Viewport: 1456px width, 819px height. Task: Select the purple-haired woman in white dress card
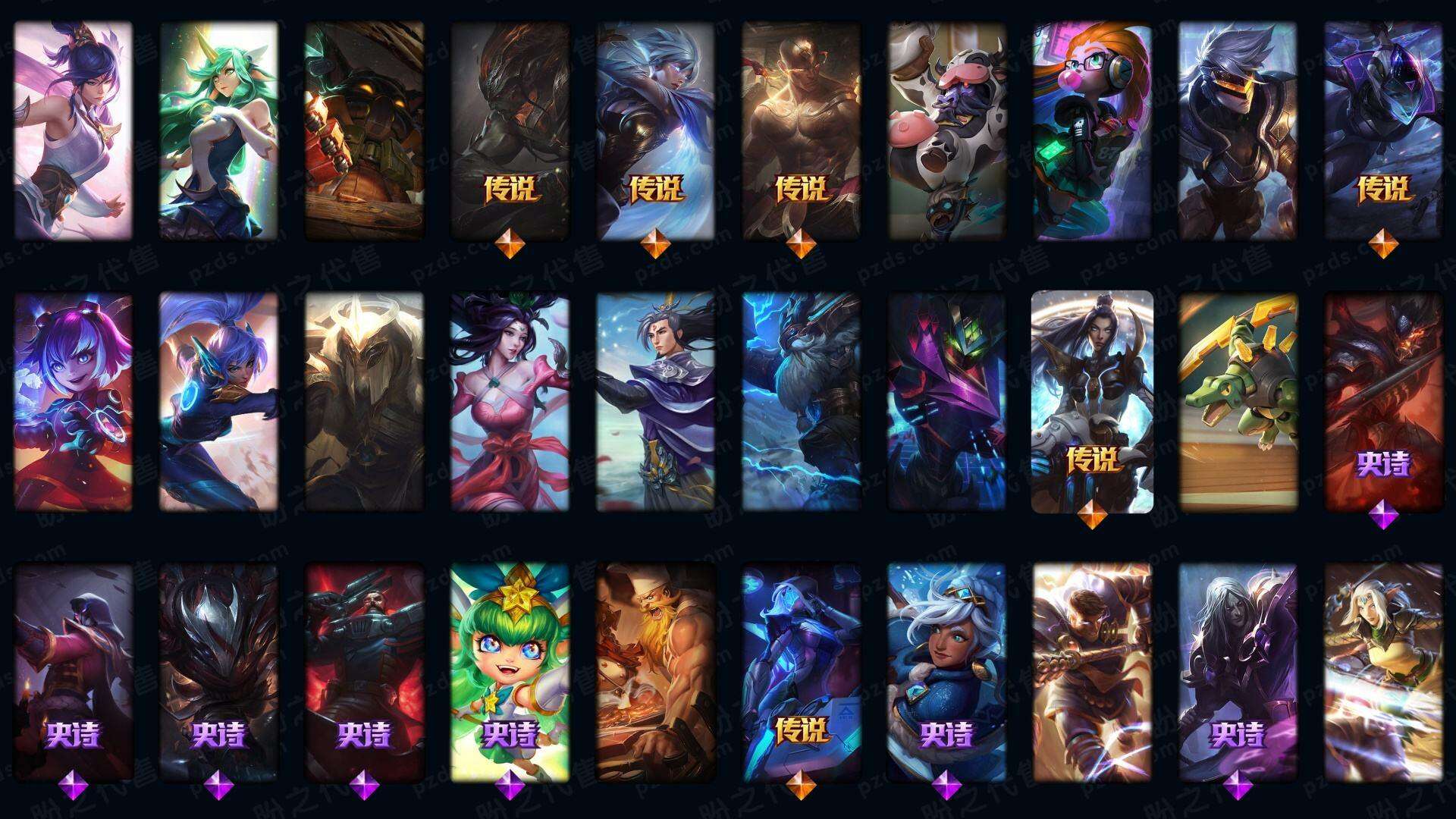73,130
